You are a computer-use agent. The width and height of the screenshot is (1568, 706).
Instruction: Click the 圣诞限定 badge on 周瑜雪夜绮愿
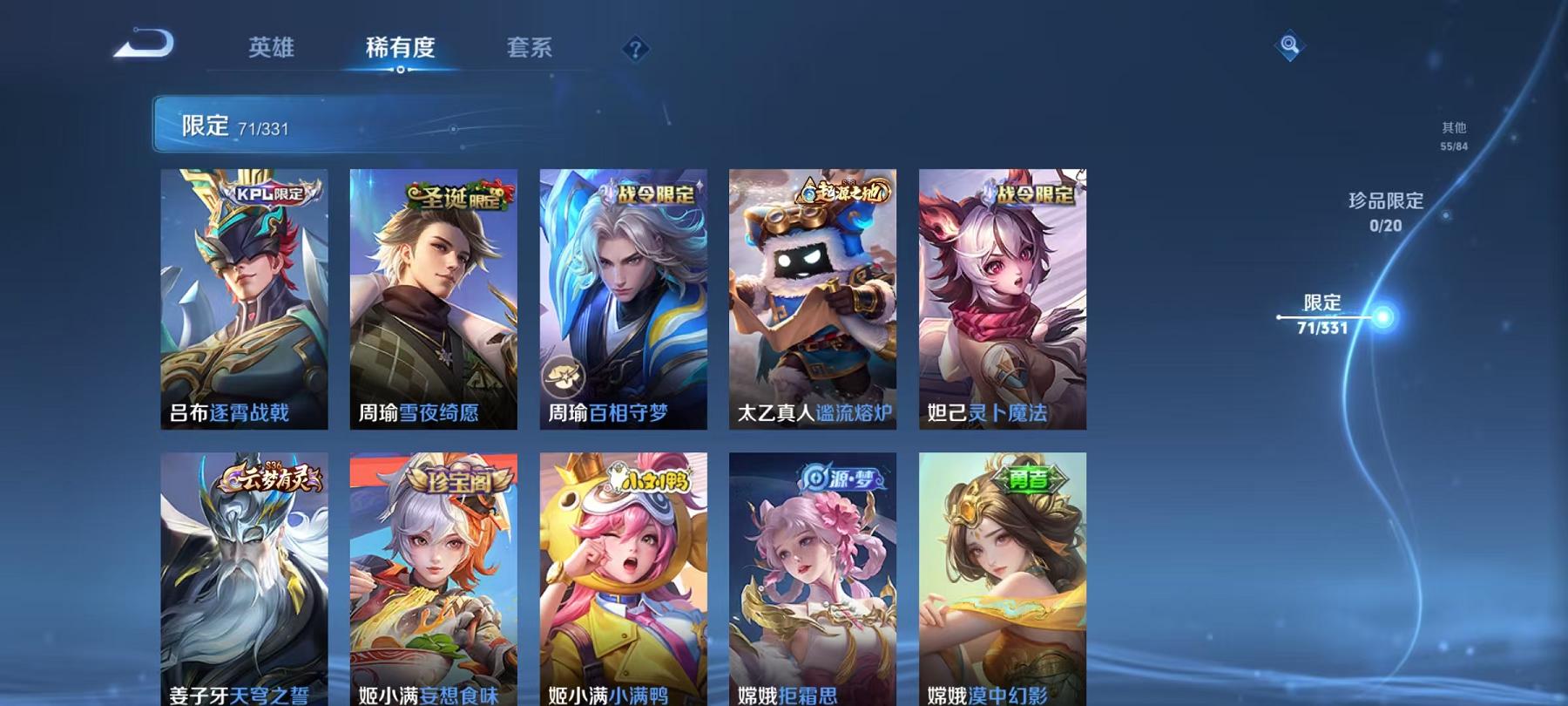click(x=454, y=197)
